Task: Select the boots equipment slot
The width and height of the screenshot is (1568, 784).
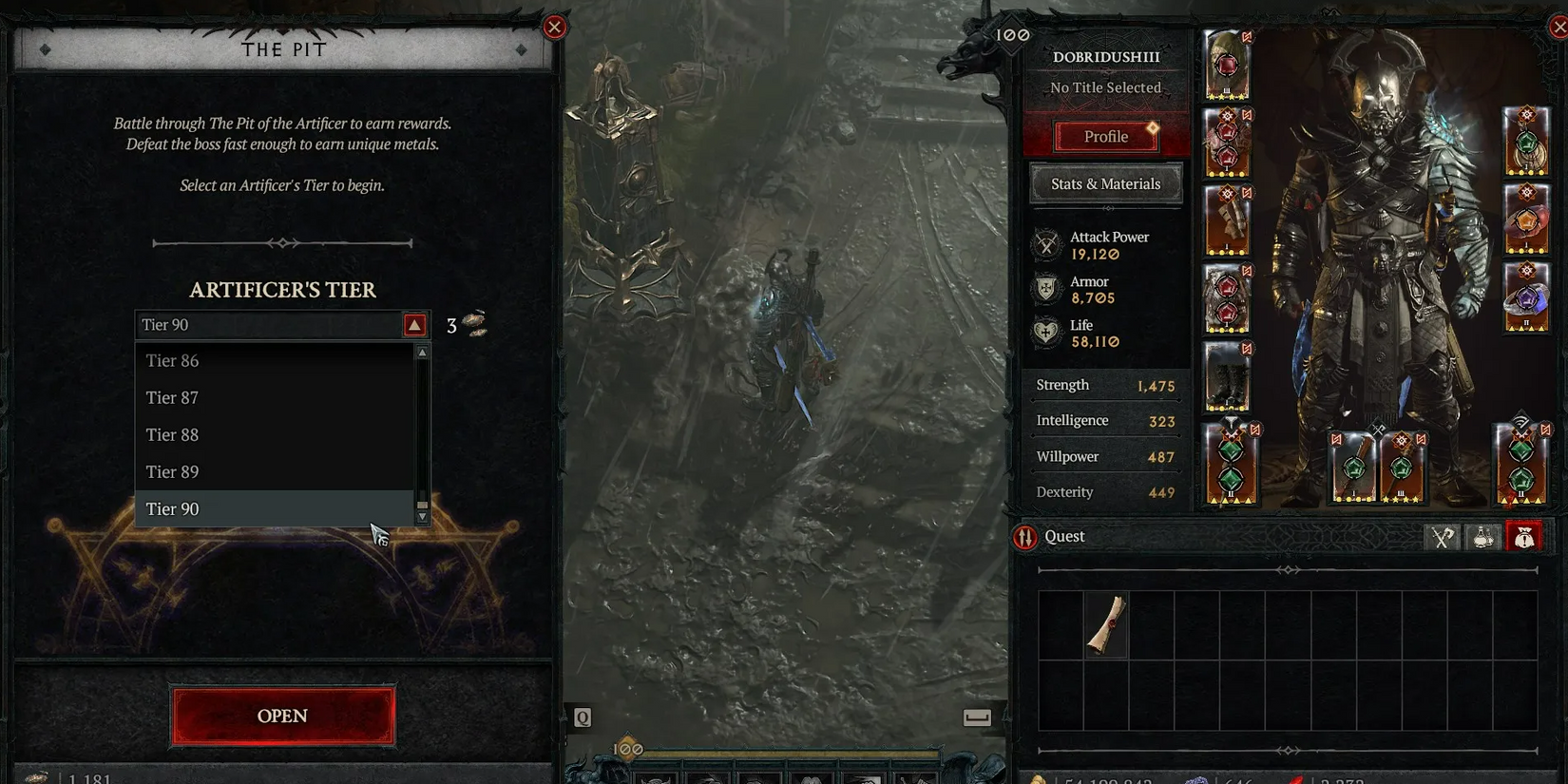Action: 1227,377
